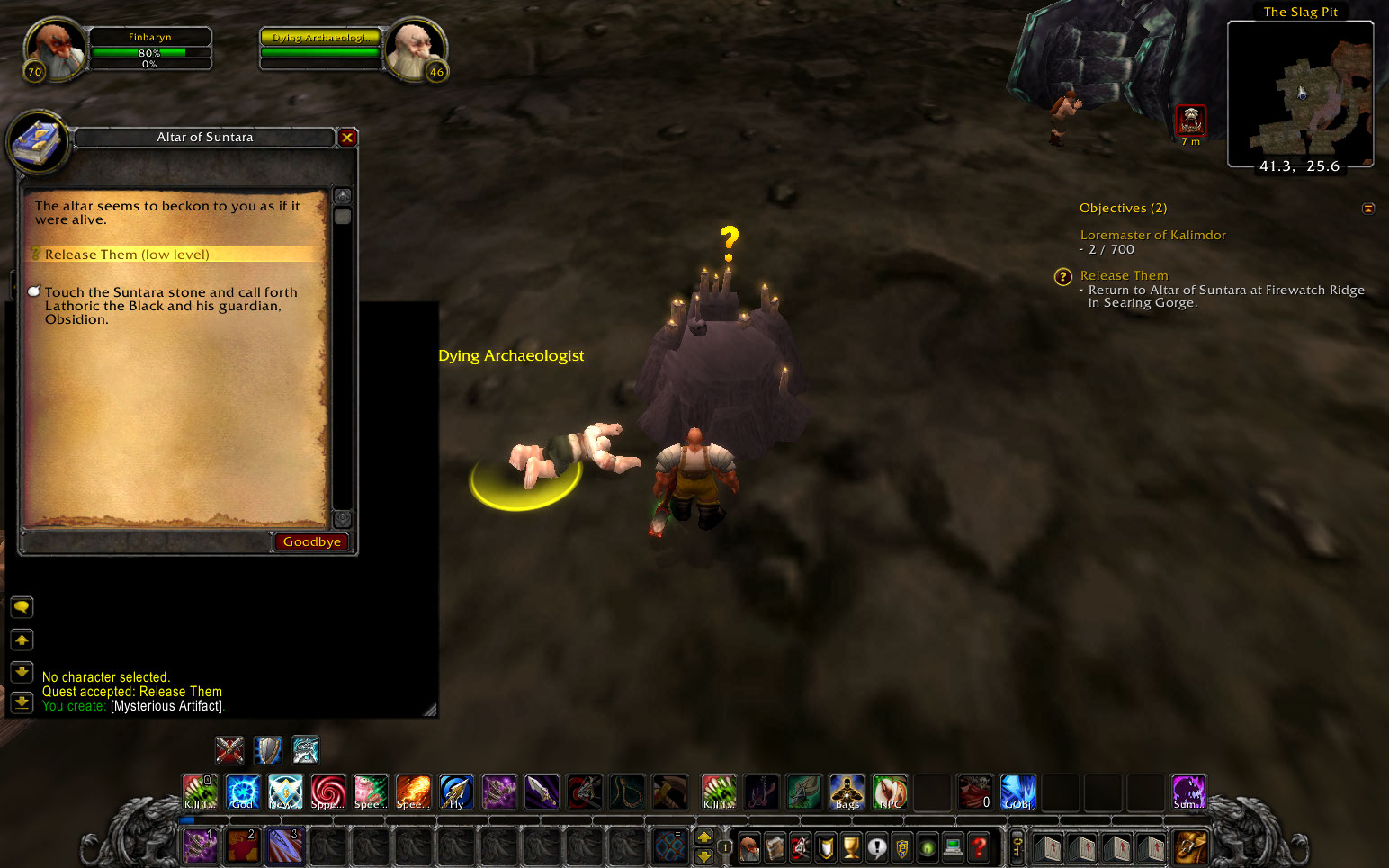Image resolution: width=1389 pixels, height=868 pixels.
Task: Switch to the next action bar page (up arrow)
Action: click(x=704, y=837)
